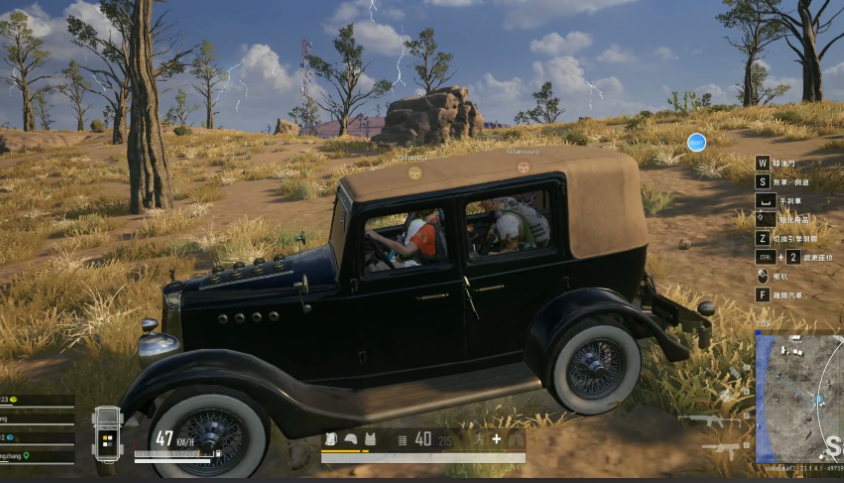The image size is (844, 483).
Task: Click the running figure boost icon
Action: [479, 439]
